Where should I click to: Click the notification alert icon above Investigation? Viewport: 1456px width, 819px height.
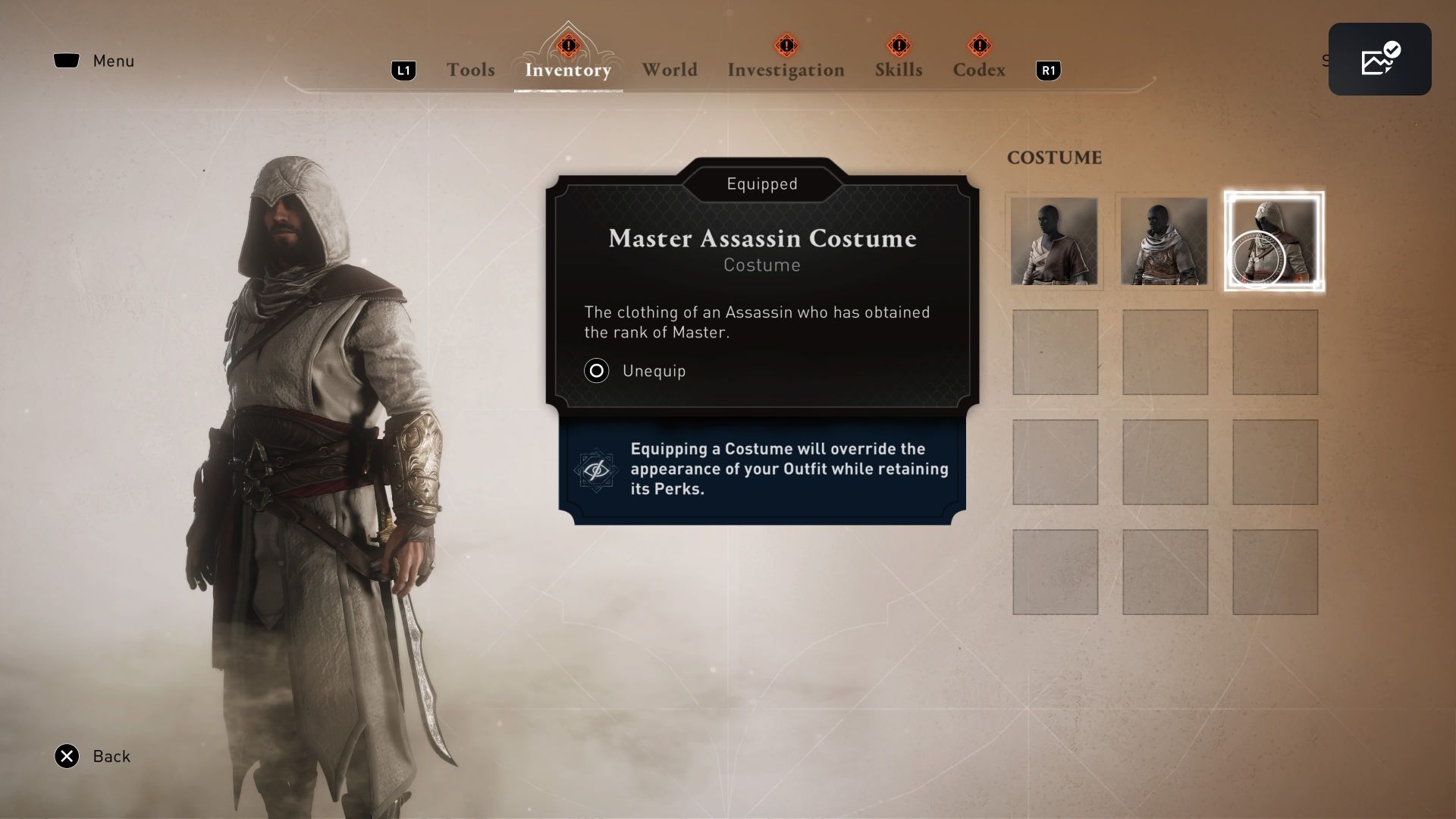click(786, 45)
